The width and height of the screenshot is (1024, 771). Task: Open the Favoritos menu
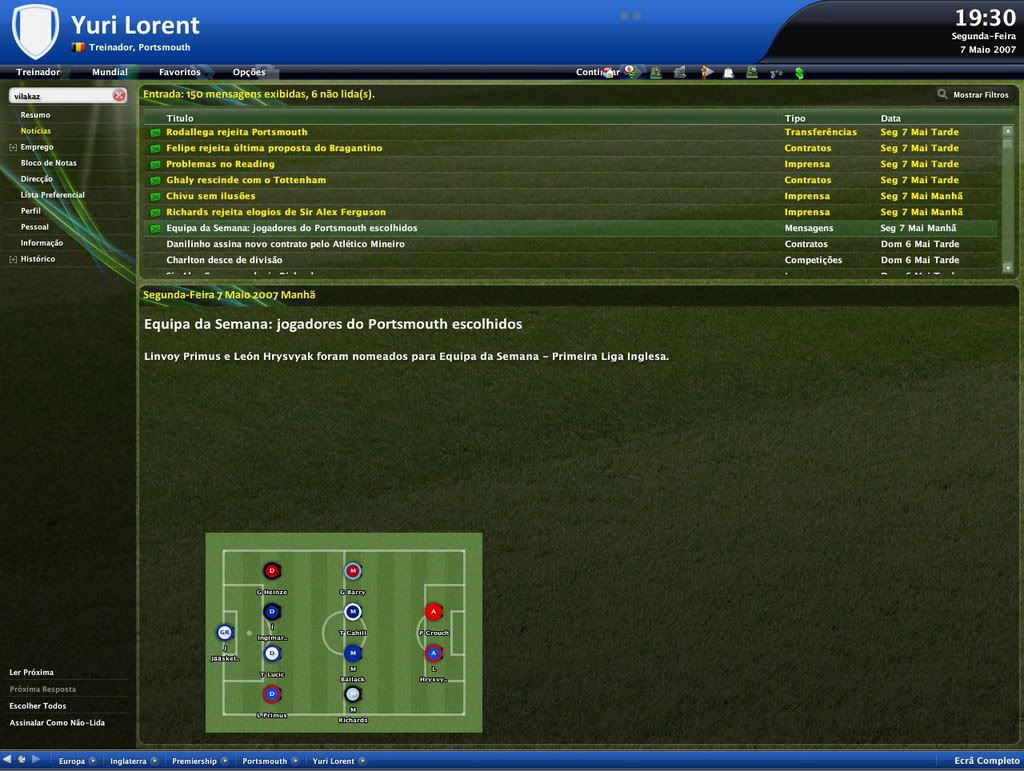179,72
